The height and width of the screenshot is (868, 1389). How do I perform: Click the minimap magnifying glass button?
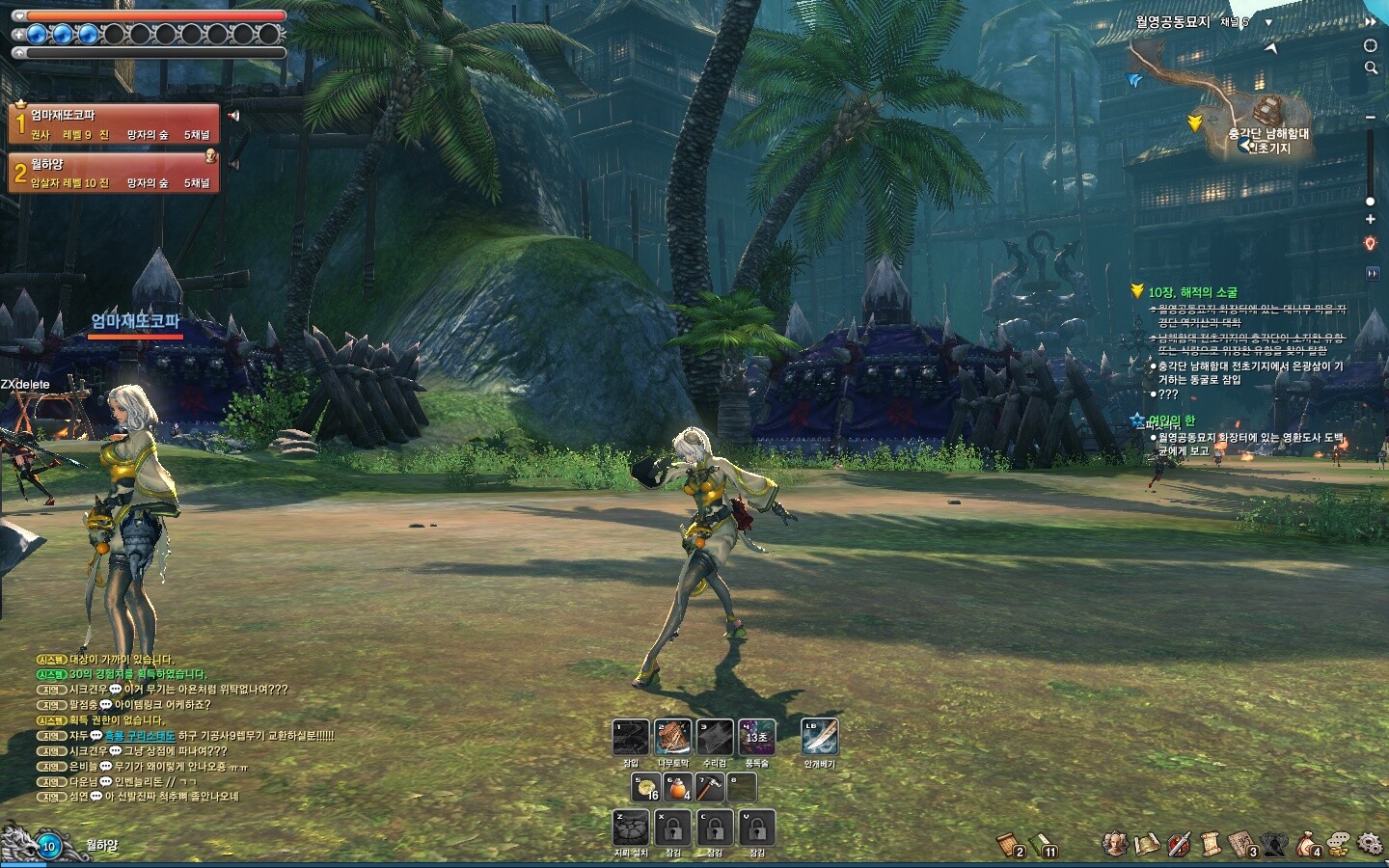tap(1370, 68)
